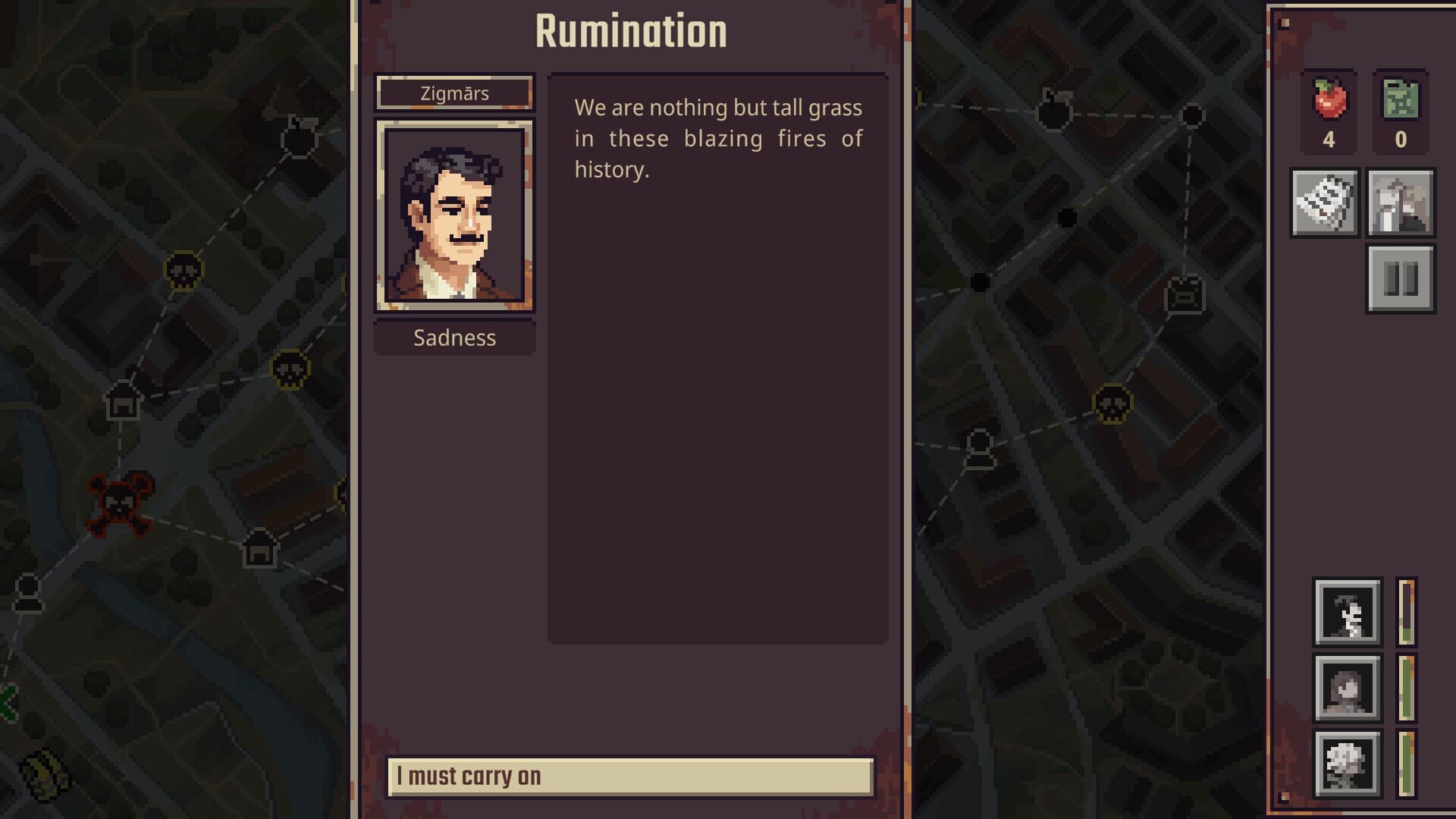Choose the 'I must carry on' response
The image size is (1456, 819).
tap(629, 777)
